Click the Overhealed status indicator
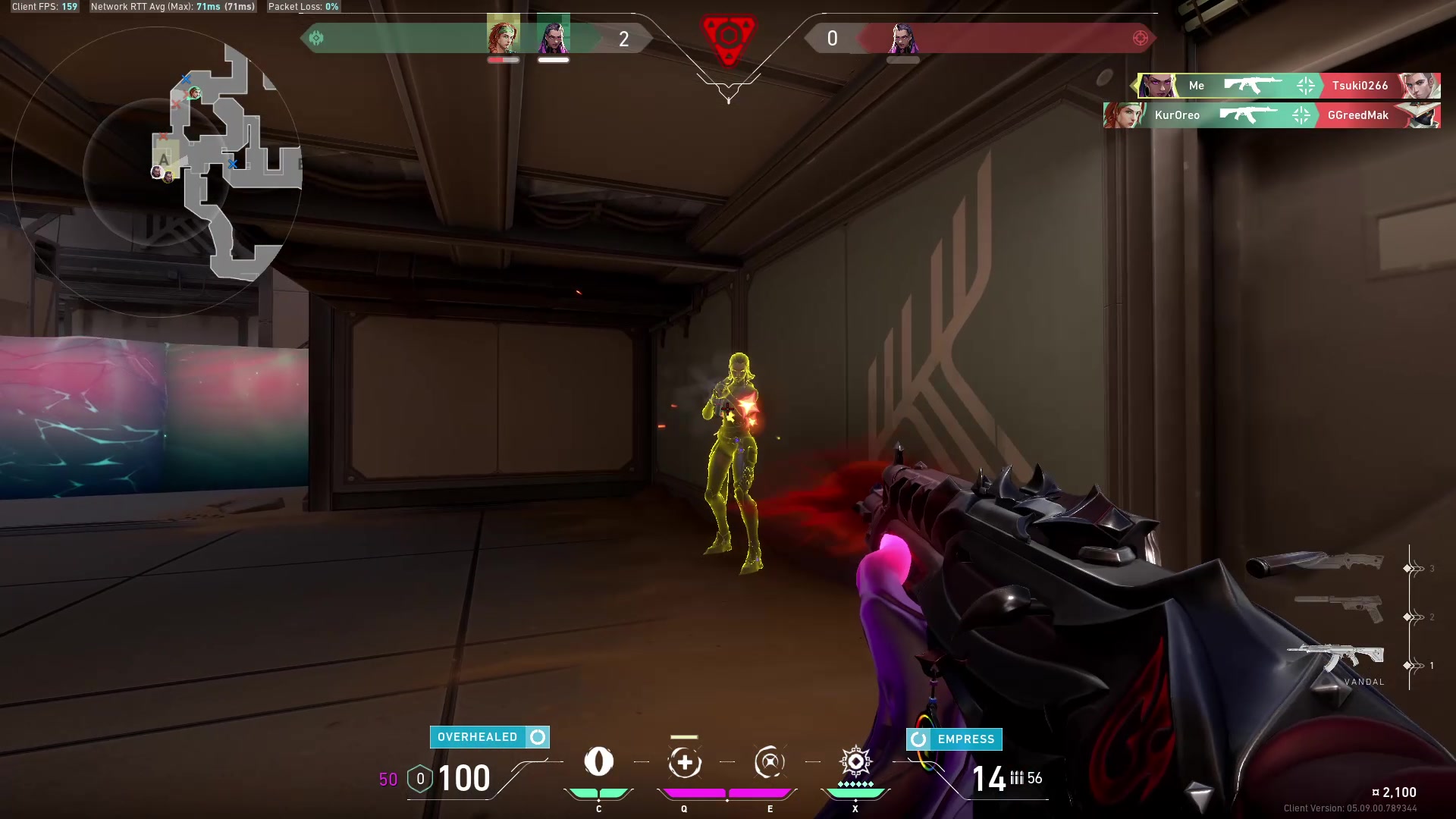Viewport: 1456px width, 819px height. (x=489, y=737)
